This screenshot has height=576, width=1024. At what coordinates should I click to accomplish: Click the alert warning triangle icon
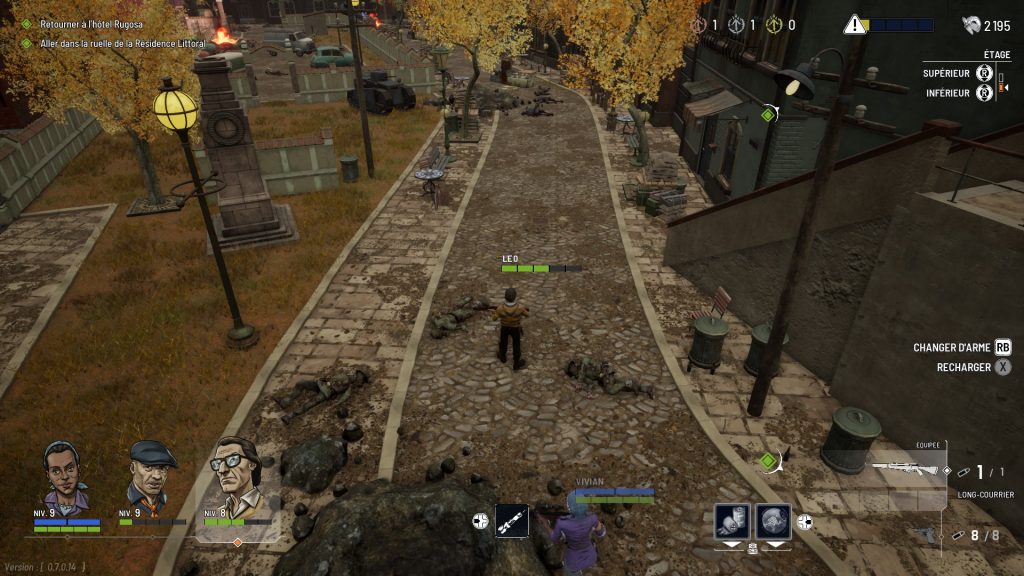[x=854, y=25]
